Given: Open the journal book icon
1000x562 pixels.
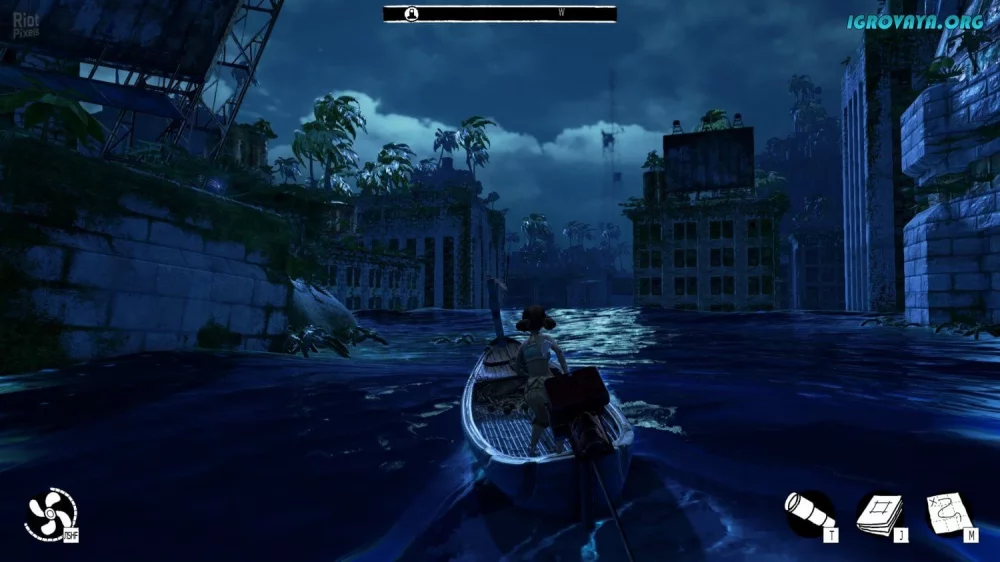Looking at the screenshot, I should click(x=878, y=513).
